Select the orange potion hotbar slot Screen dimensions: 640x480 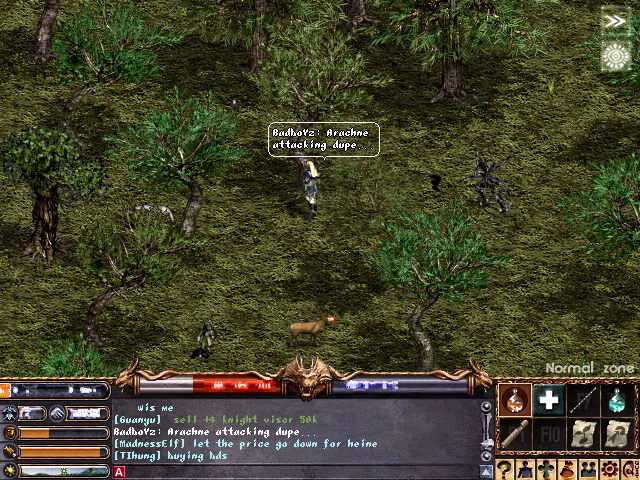[514, 400]
